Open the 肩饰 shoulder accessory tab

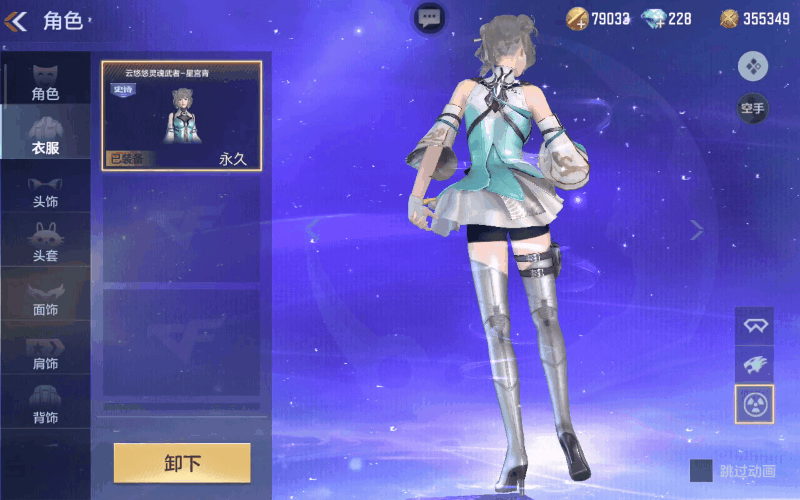point(45,350)
